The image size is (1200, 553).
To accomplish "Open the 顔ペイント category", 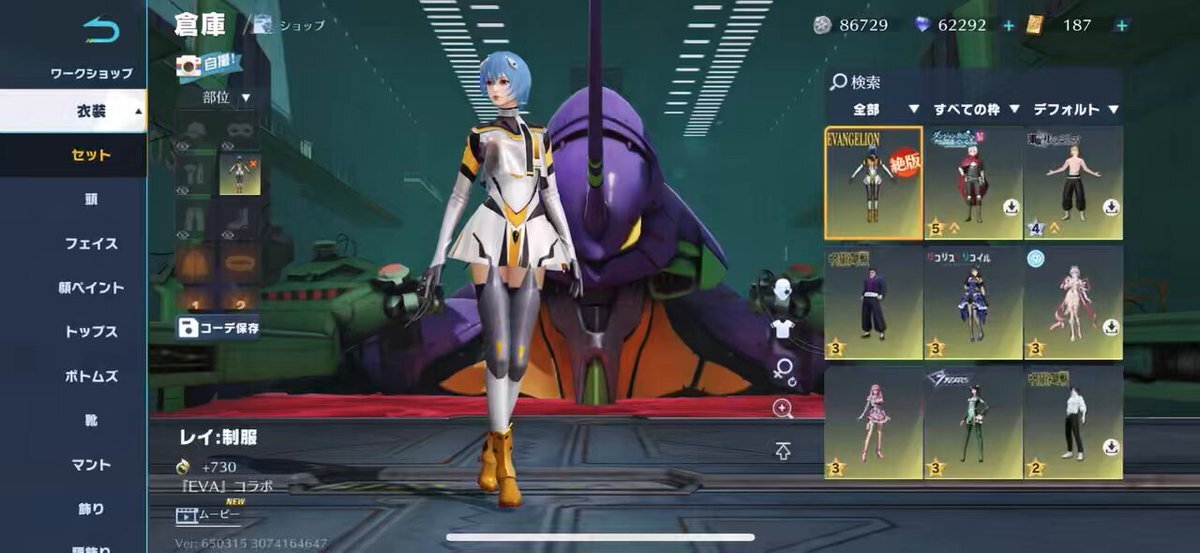I will pyautogui.click(x=91, y=288).
